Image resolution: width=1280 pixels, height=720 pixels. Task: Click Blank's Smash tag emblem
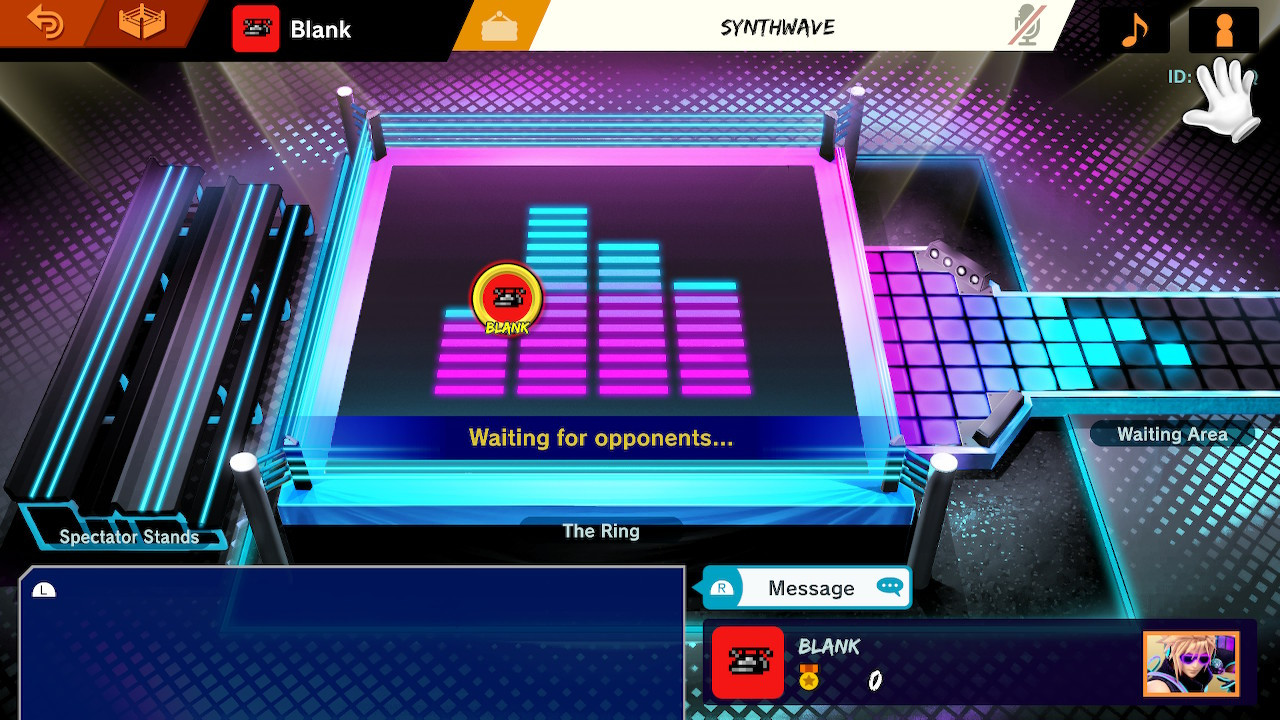[x=257, y=28]
